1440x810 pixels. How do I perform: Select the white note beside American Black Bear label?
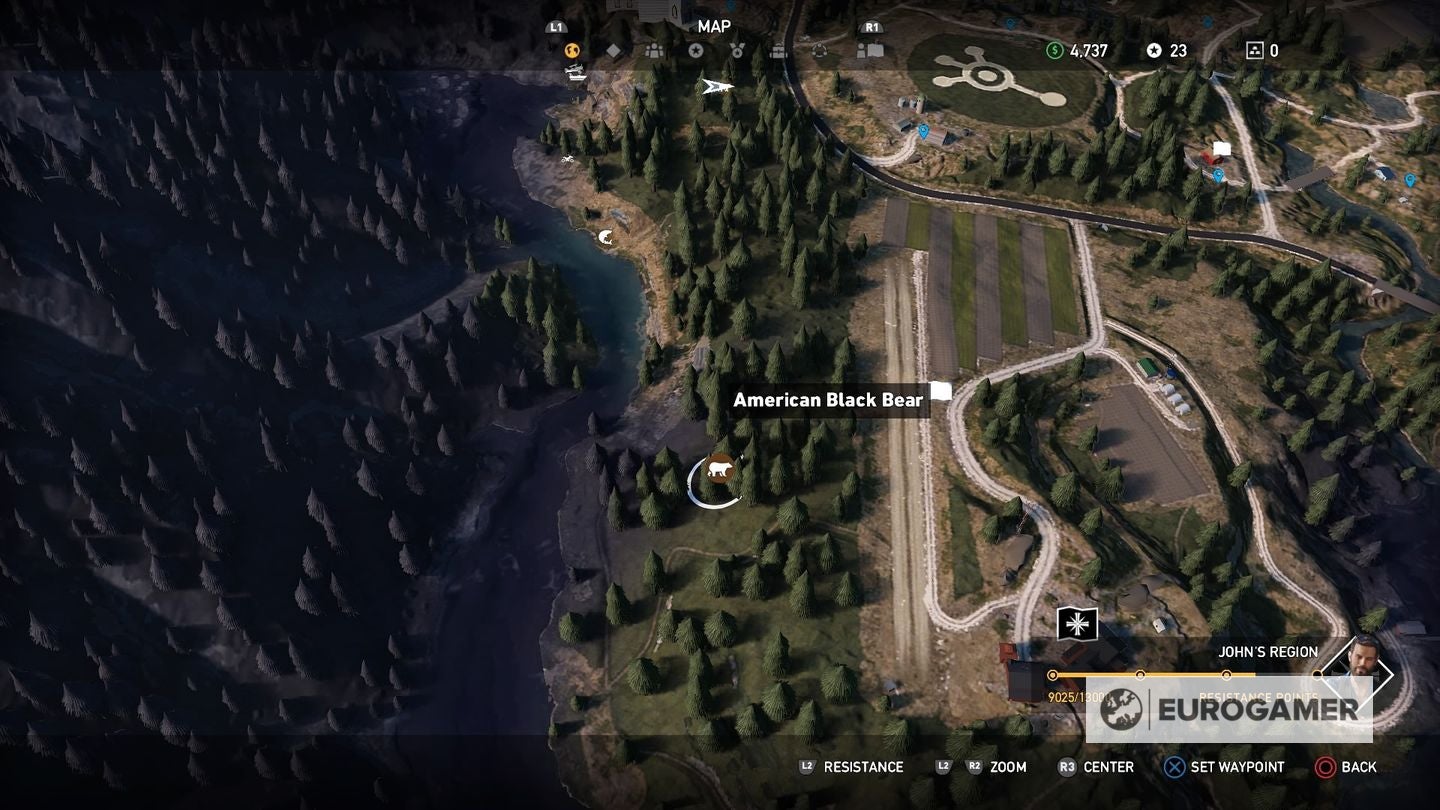pos(942,392)
